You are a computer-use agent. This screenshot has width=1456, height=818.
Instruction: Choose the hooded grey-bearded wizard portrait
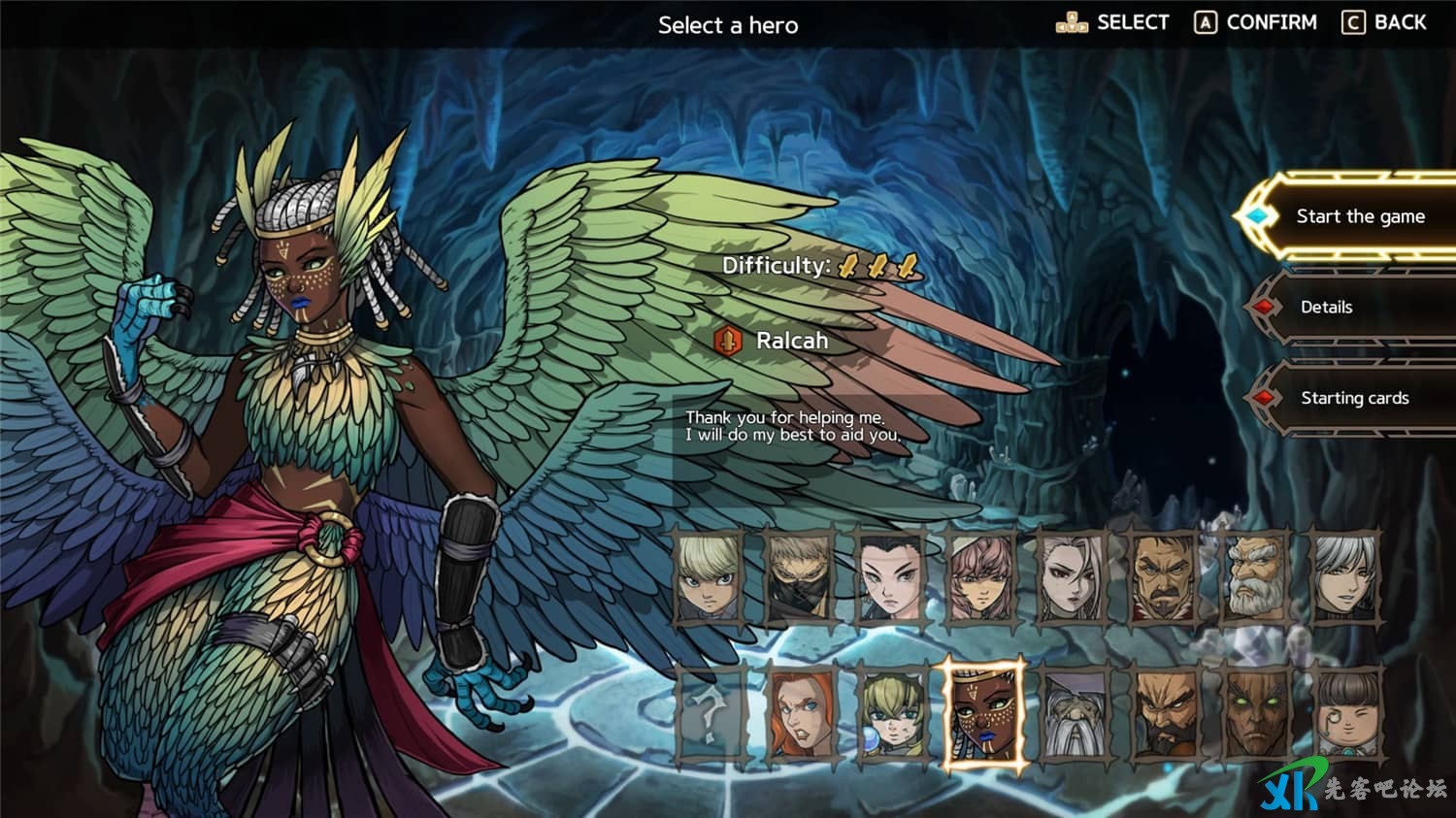[x=1073, y=716]
